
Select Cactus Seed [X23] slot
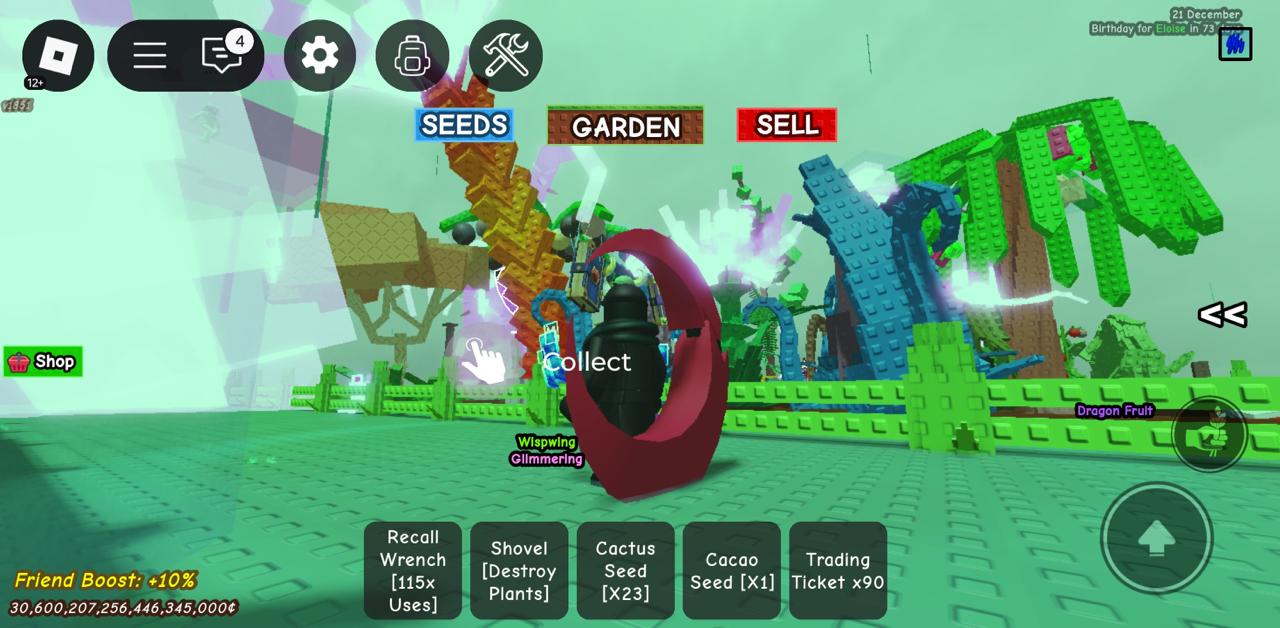[x=625, y=570]
